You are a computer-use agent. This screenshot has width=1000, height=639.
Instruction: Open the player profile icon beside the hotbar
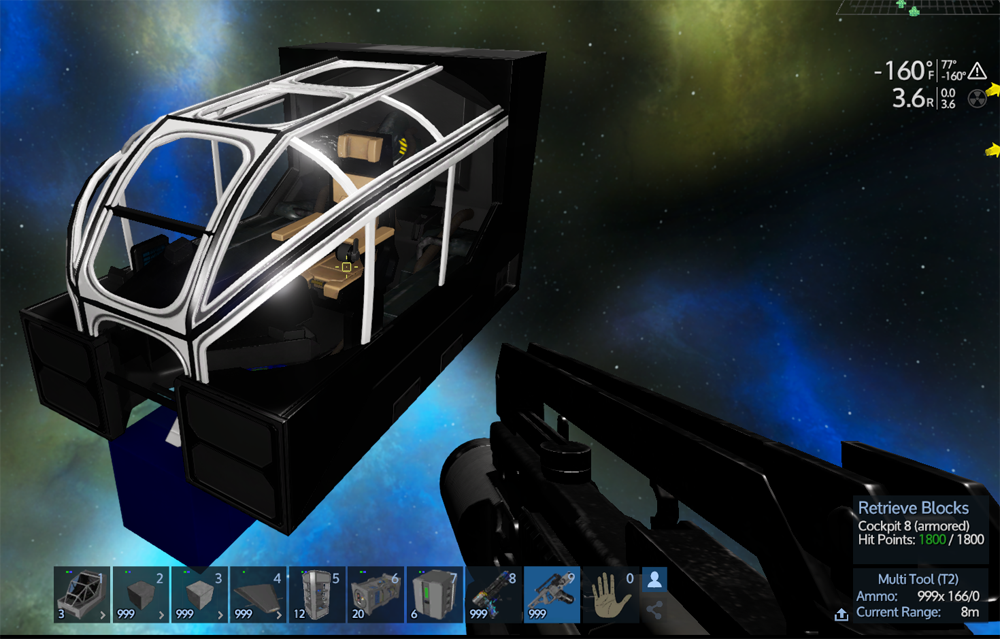click(x=655, y=579)
